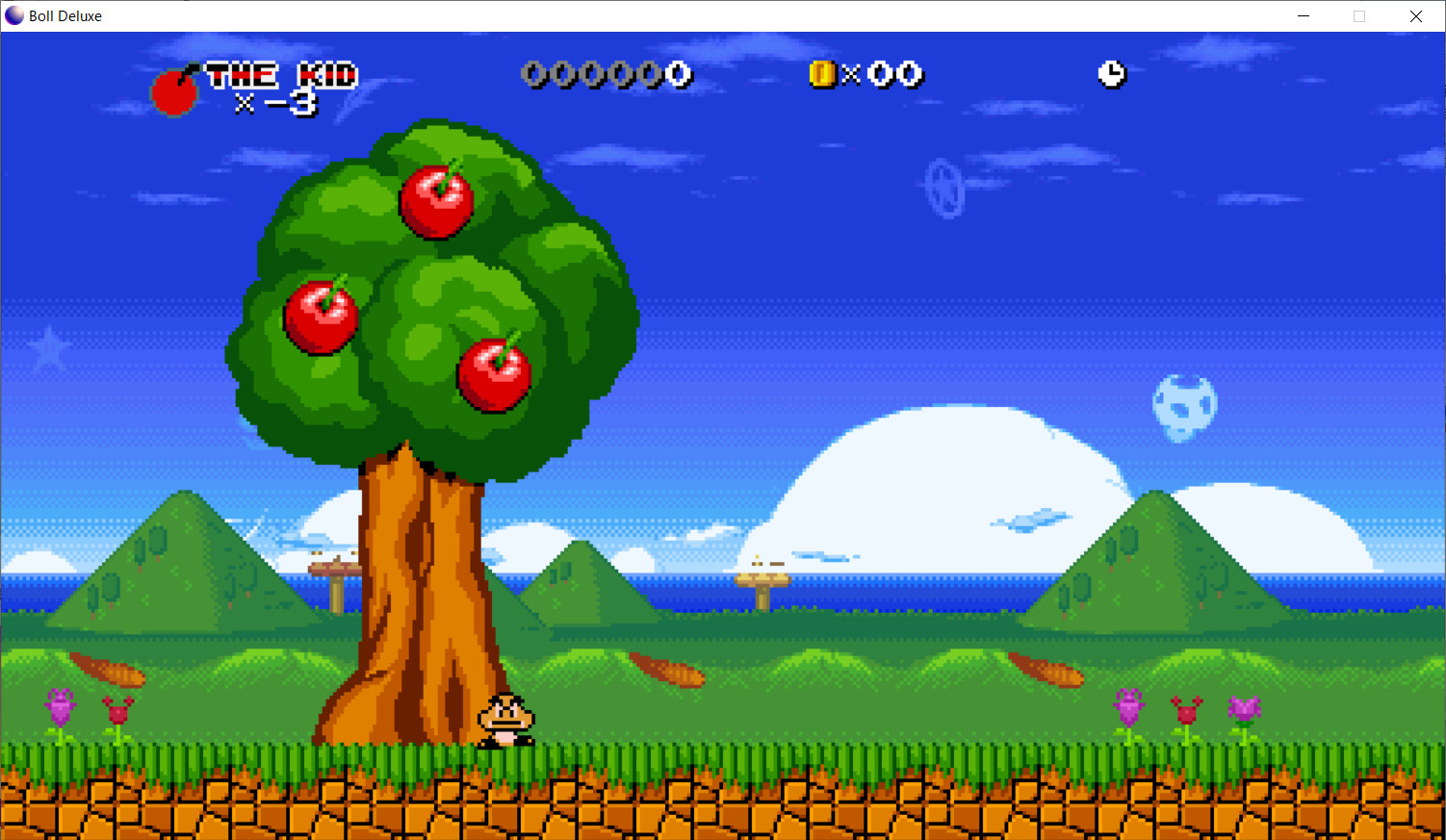The image size is (1446, 840).
Task: Click the gold coin icon next to the counter
Action: [x=821, y=74]
